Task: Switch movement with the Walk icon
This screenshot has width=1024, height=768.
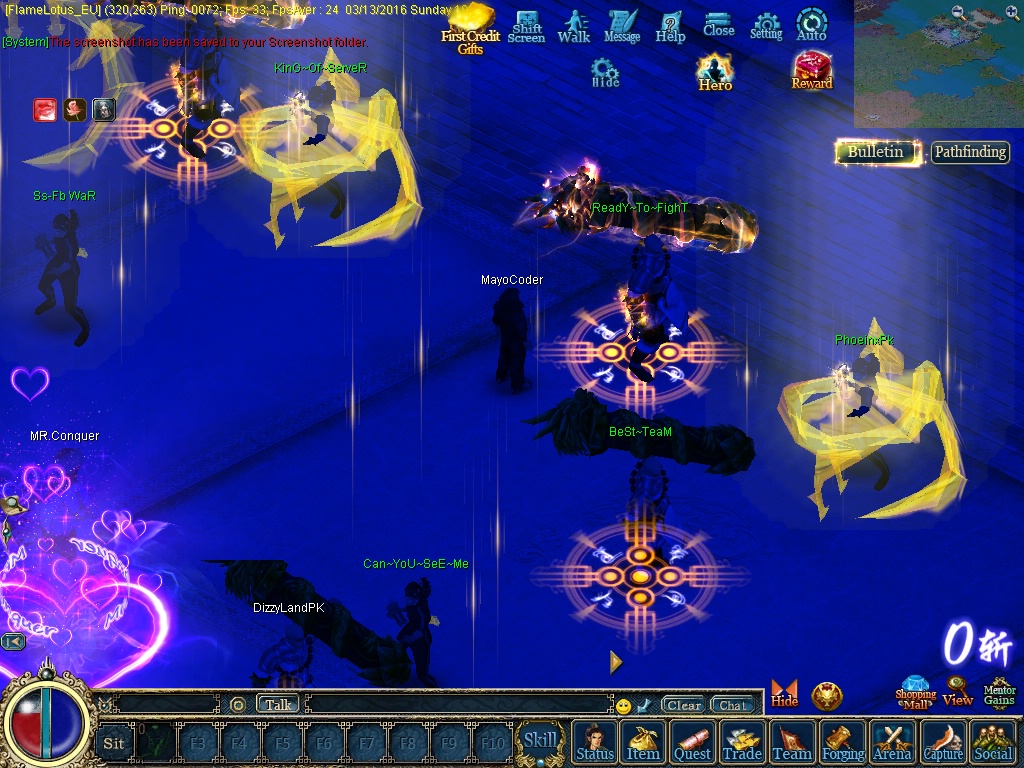Action: [574, 26]
